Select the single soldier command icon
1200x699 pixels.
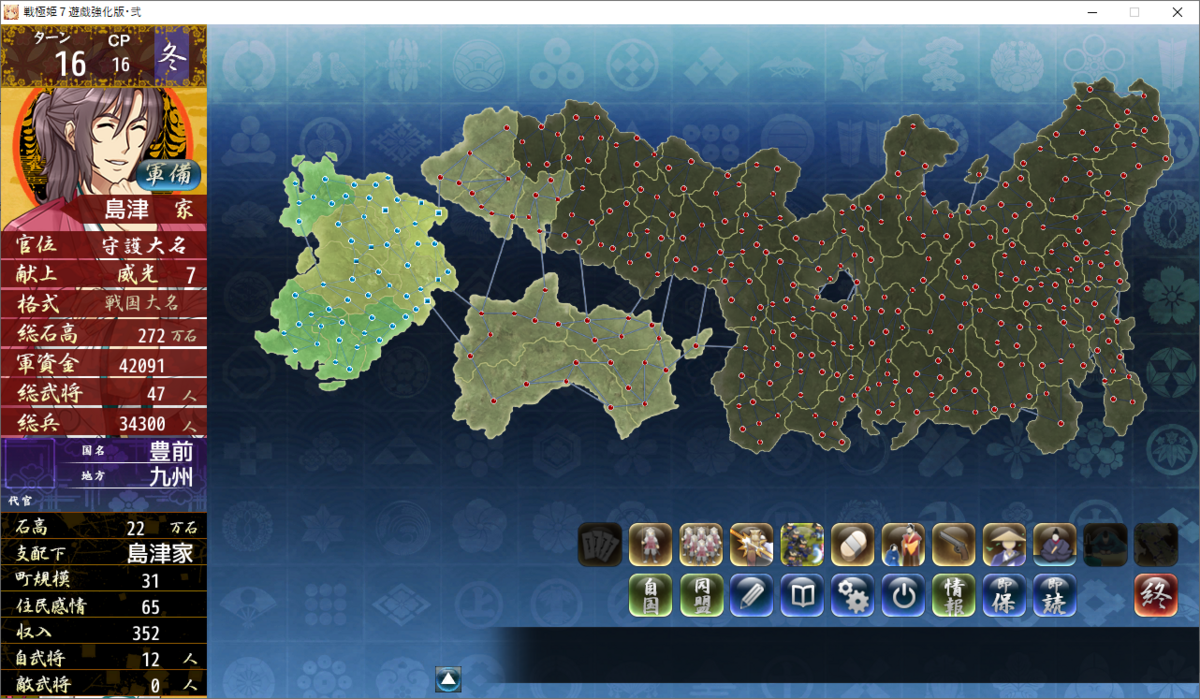tap(650, 544)
